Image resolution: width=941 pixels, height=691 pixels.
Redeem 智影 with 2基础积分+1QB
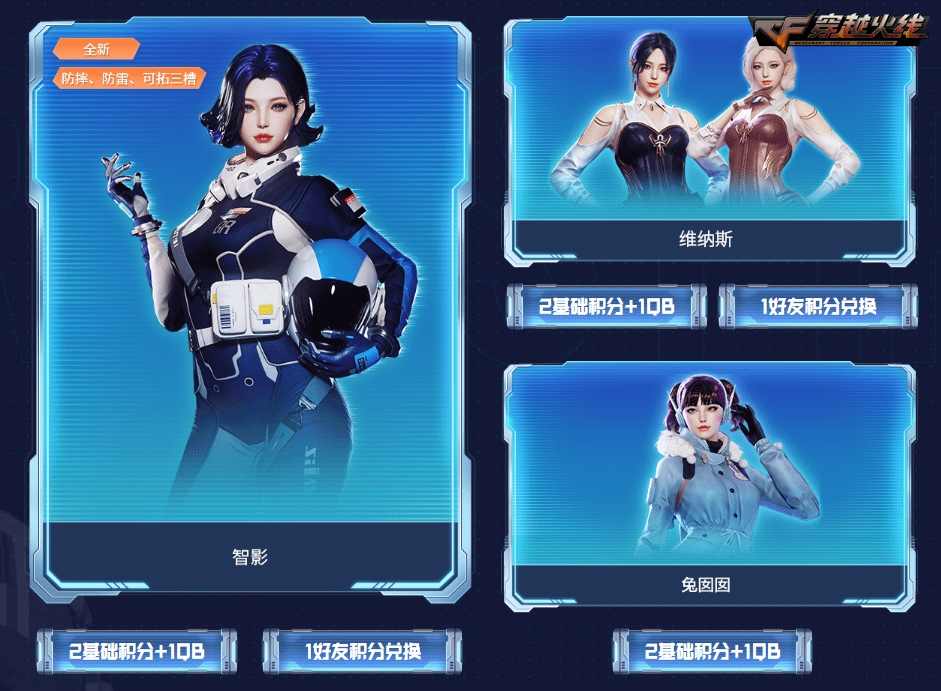tap(137, 651)
